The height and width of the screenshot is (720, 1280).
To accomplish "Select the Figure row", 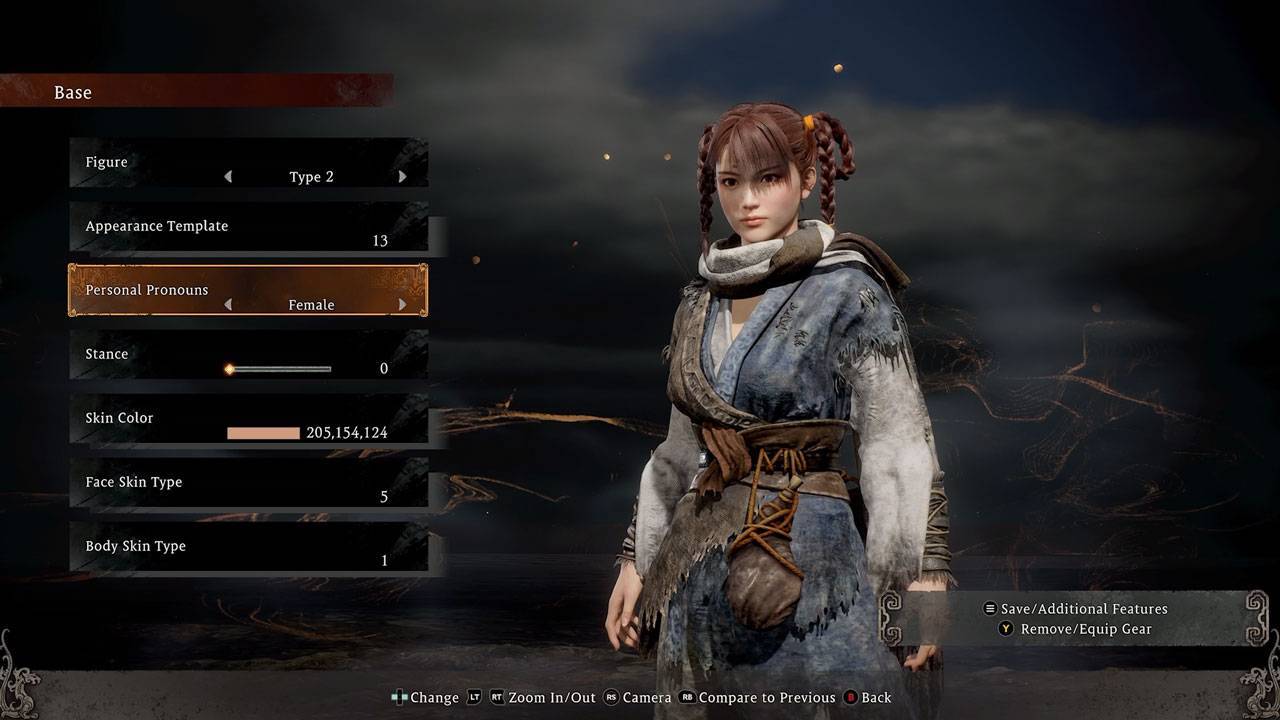I will coord(248,163).
